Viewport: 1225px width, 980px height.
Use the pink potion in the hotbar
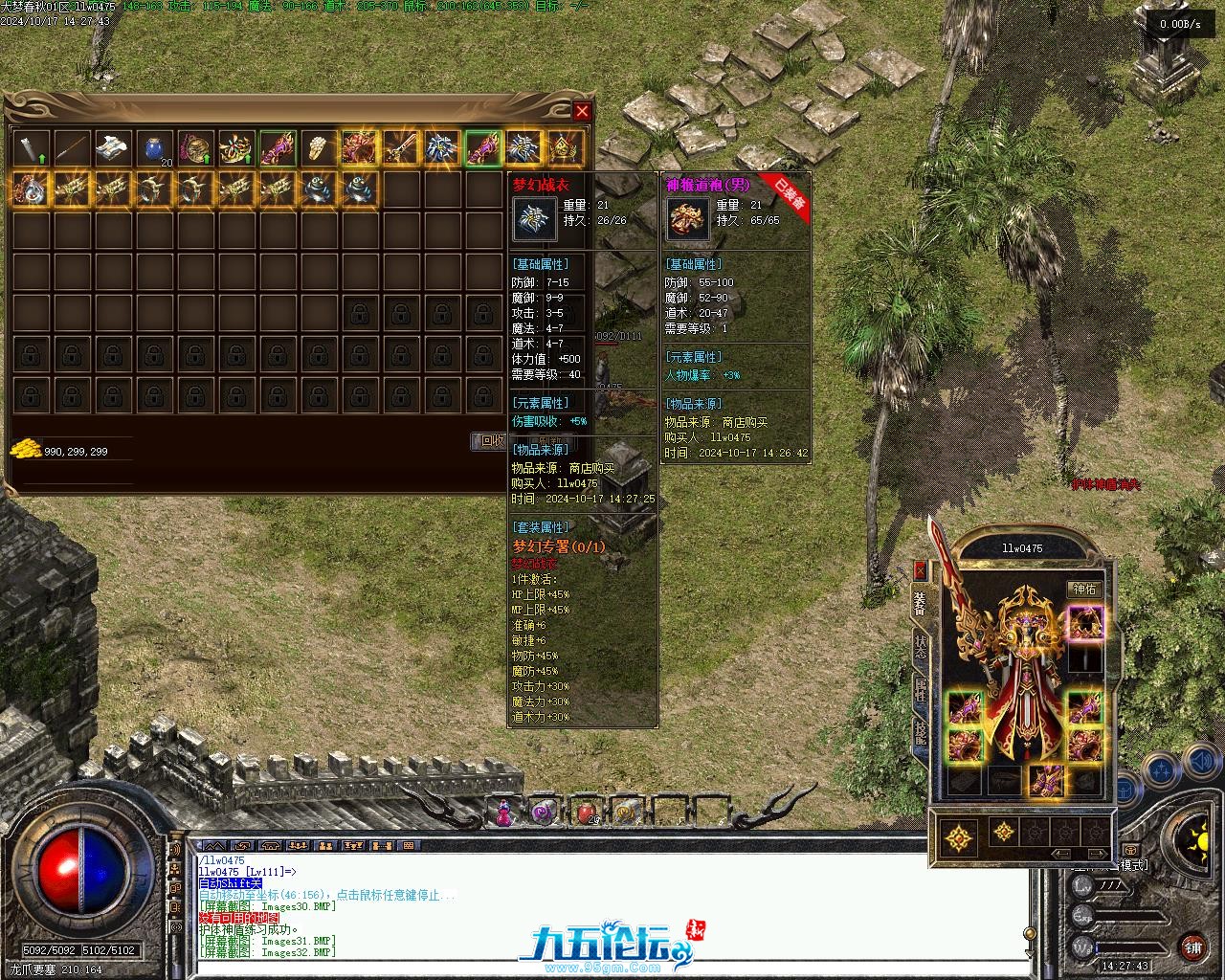coord(501,813)
